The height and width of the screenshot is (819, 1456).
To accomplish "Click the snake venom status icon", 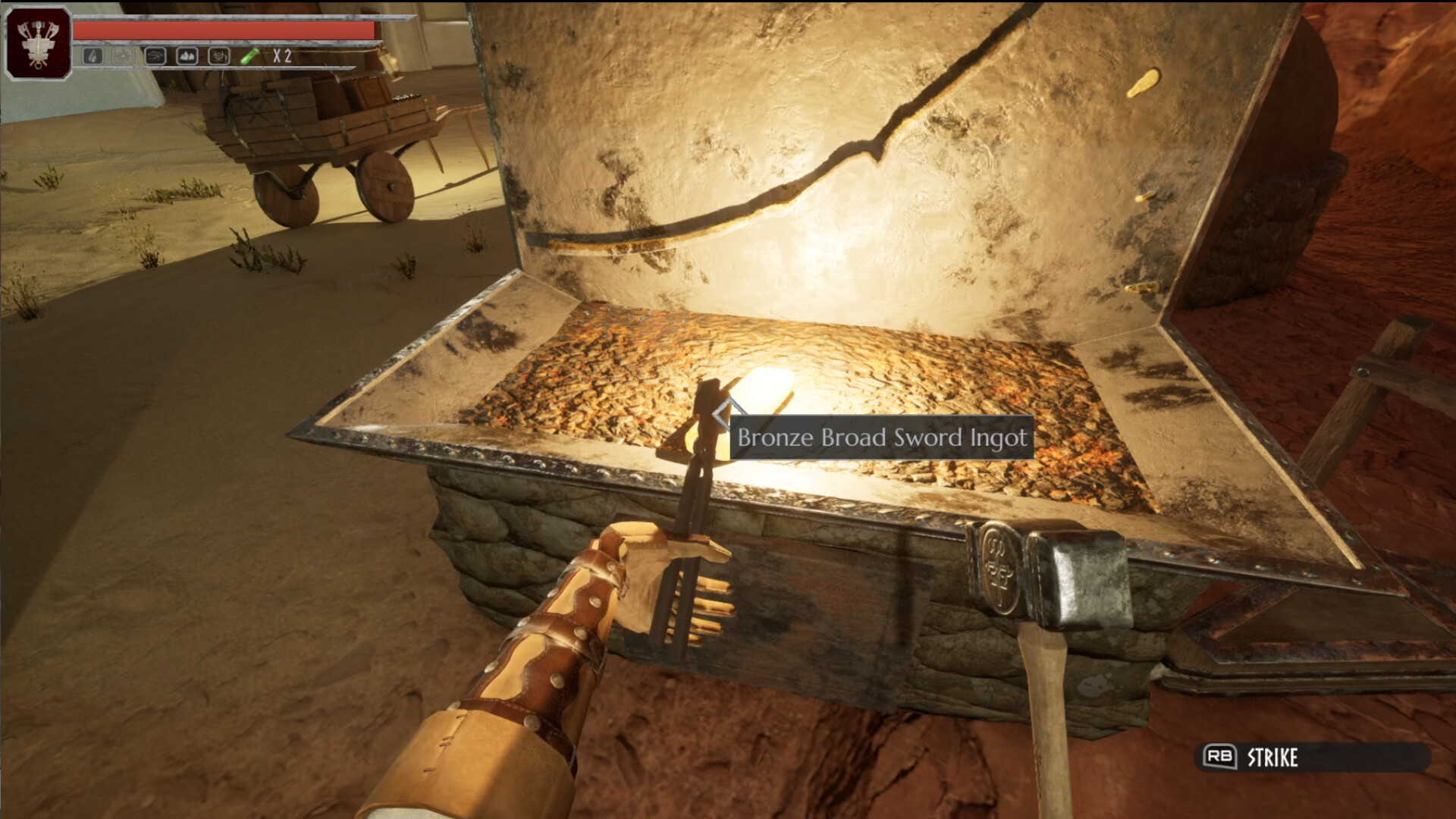I will [154, 55].
